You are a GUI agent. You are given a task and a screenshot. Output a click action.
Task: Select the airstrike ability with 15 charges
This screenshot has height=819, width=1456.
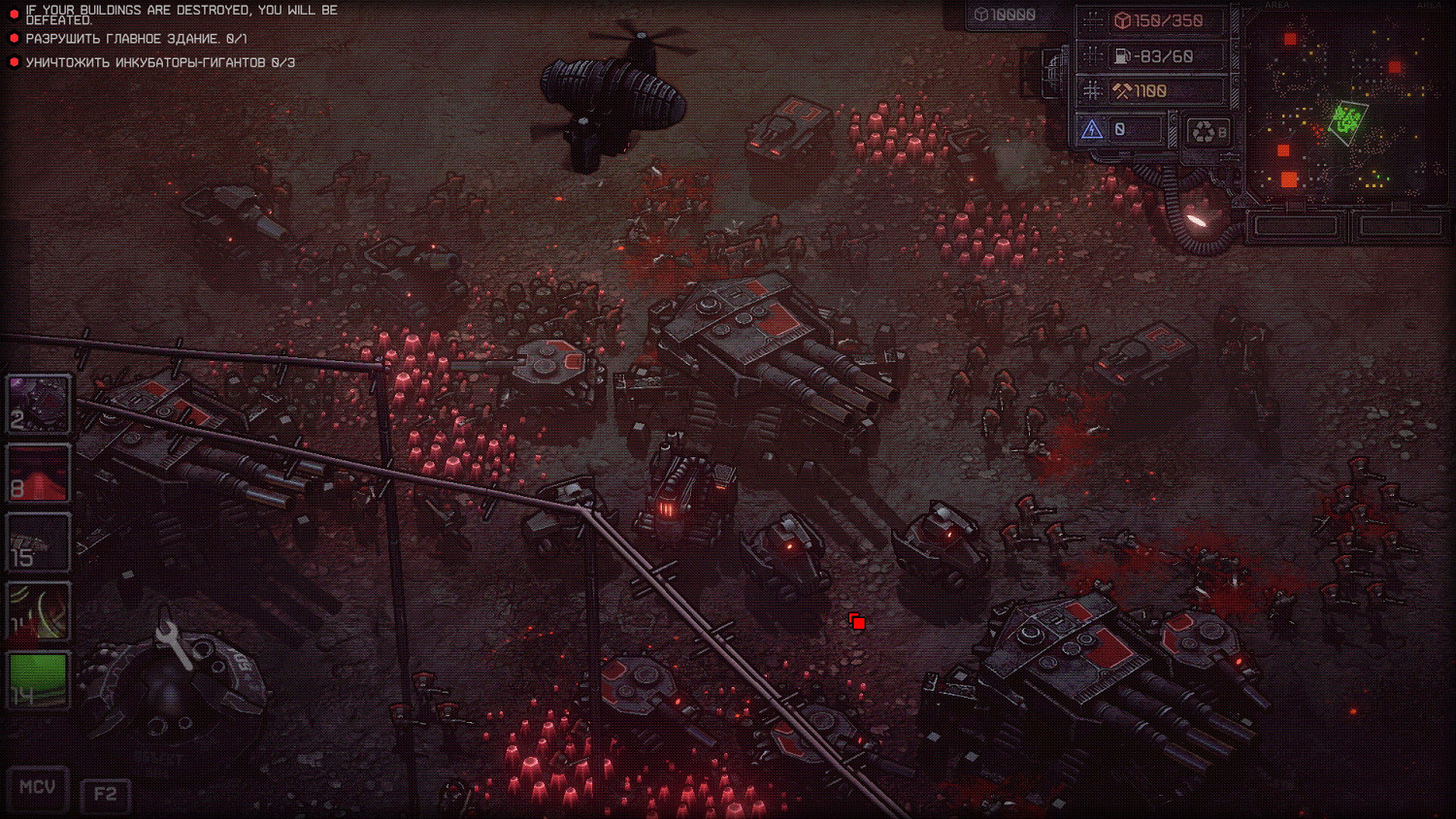tap(39, 541)
